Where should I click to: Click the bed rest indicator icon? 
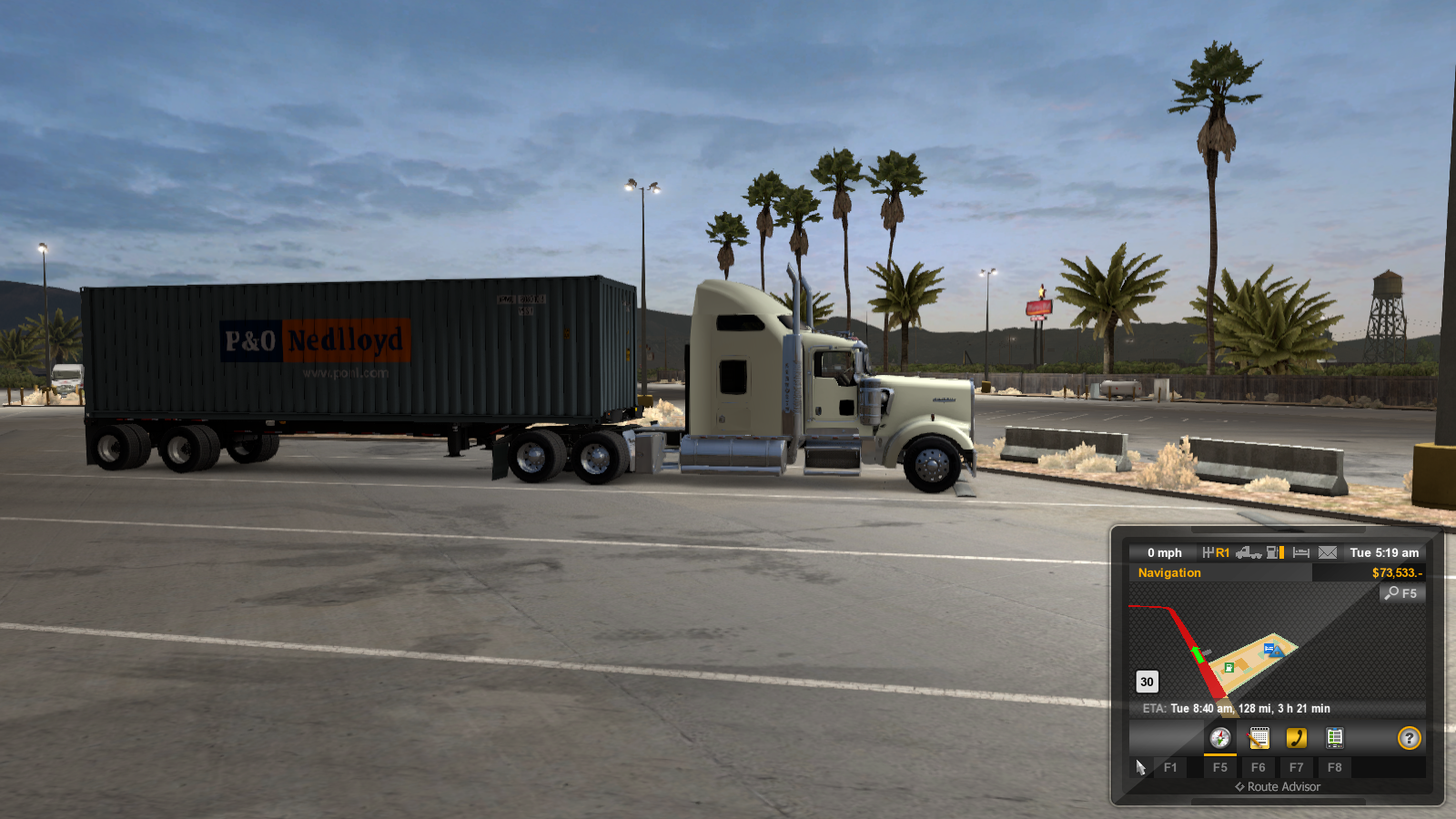tap(1301, 552)
